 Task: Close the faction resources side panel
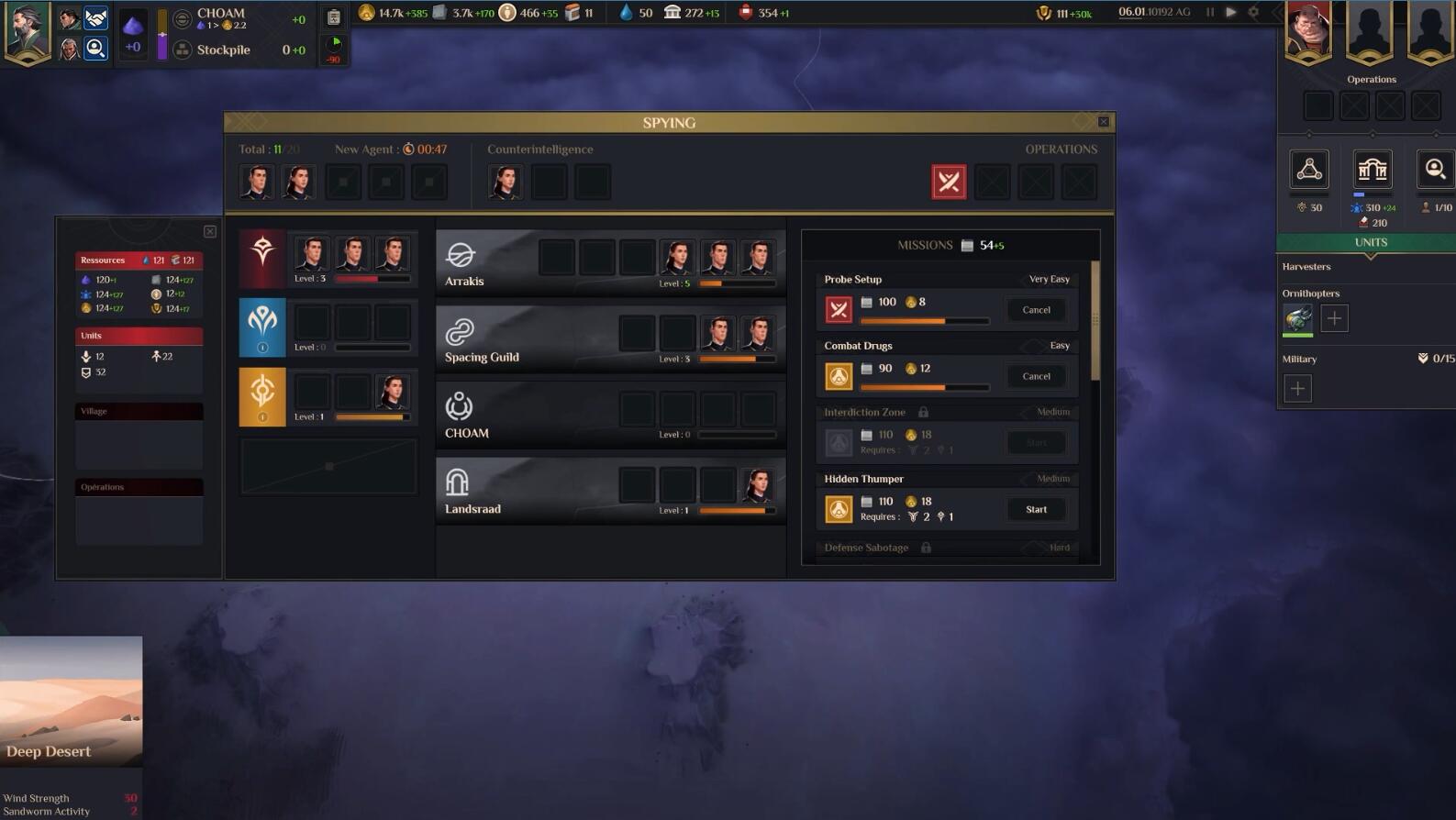210,232
